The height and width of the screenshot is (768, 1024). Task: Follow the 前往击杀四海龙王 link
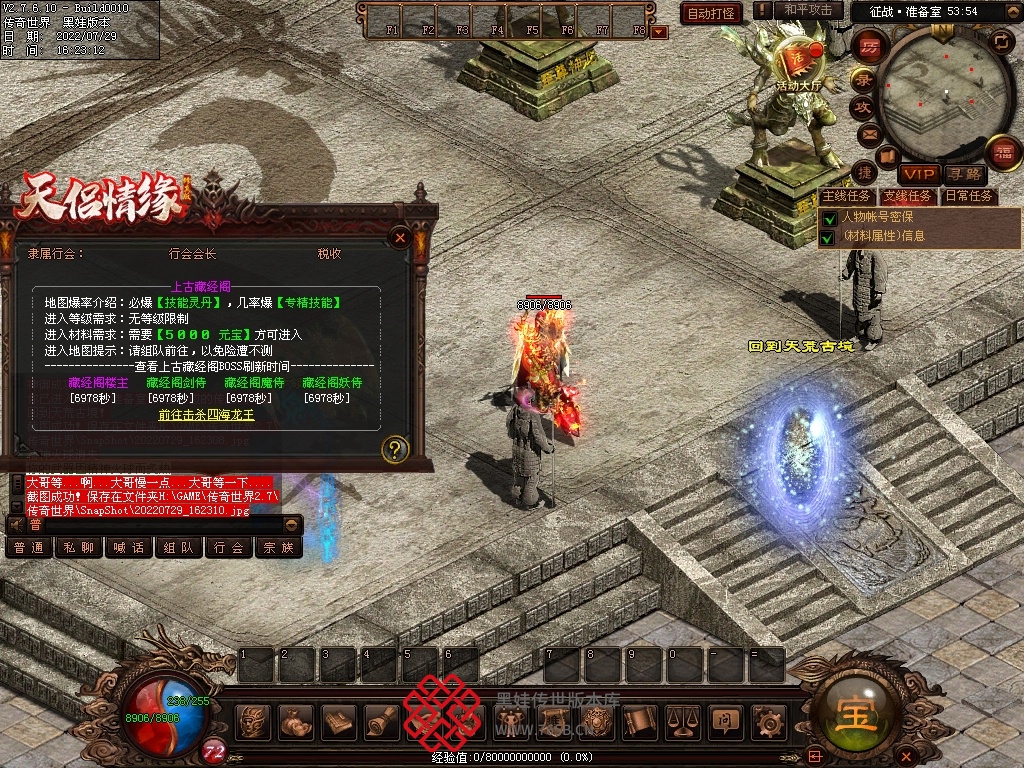[207, 415]
